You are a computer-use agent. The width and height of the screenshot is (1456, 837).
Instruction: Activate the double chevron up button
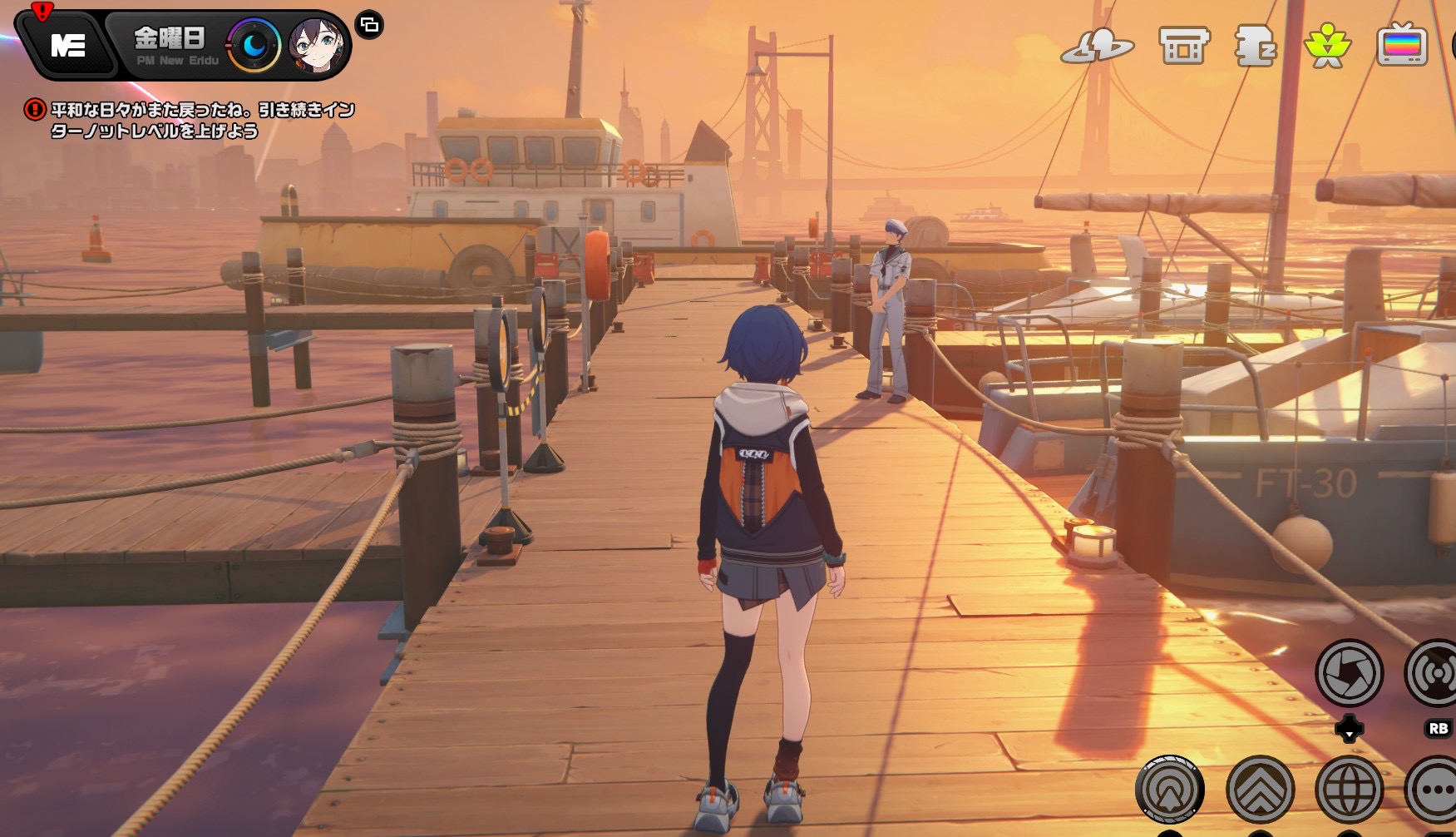pyautogui.click(x=1260, y=789)
